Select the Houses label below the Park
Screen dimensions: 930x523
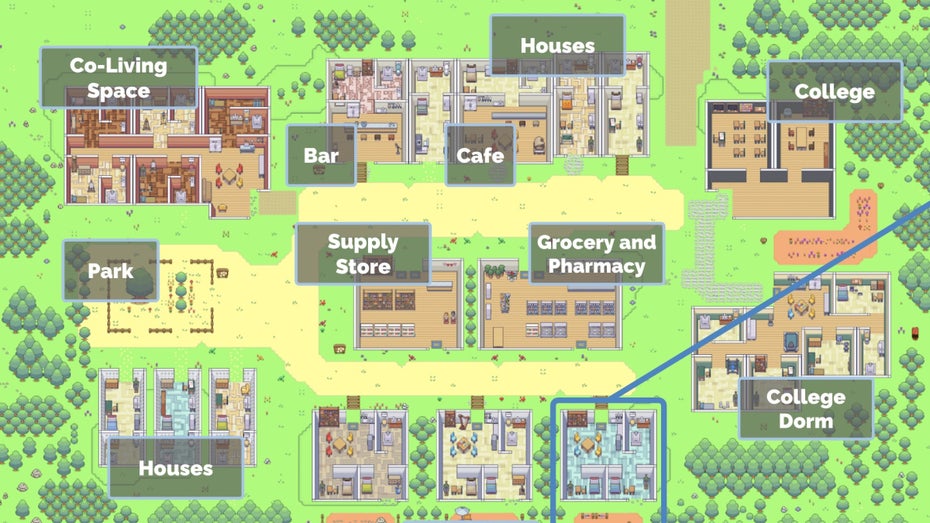[x=175, y=467]
